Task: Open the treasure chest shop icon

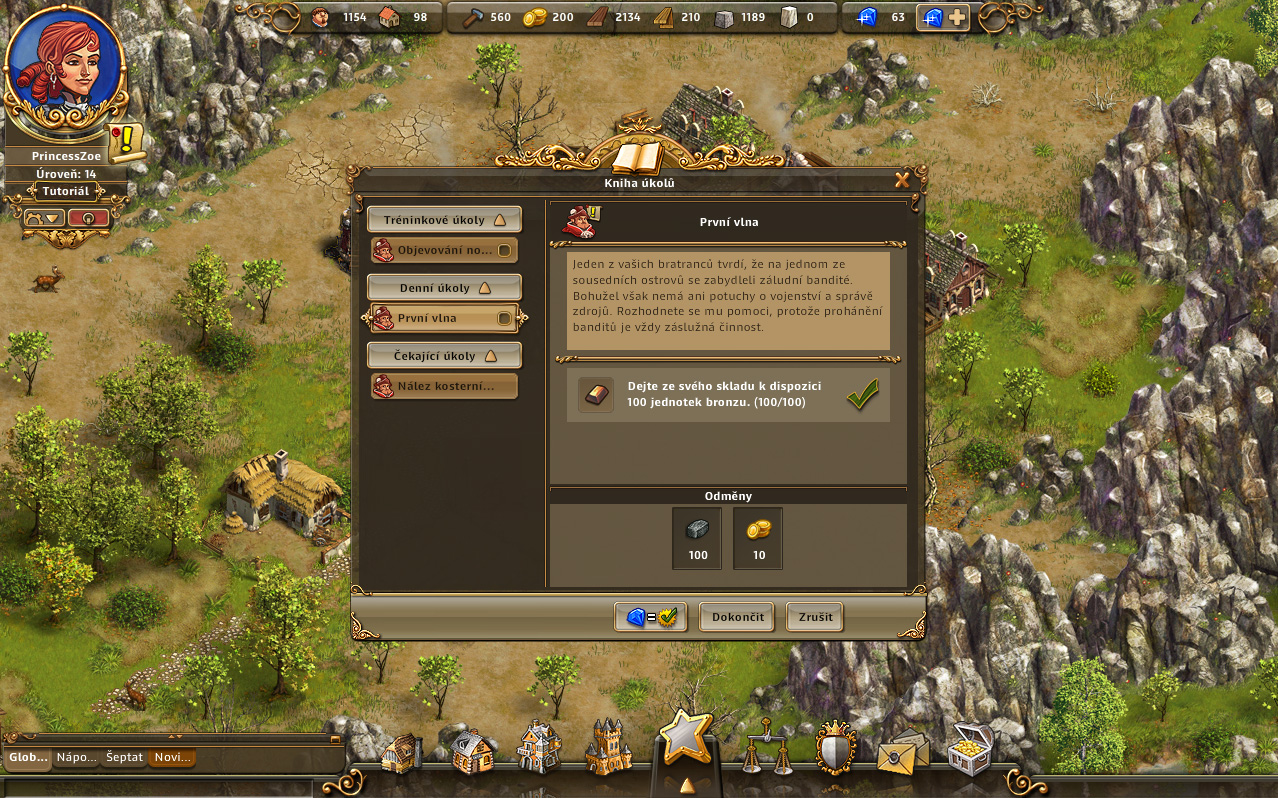Action: coord(969,748)
